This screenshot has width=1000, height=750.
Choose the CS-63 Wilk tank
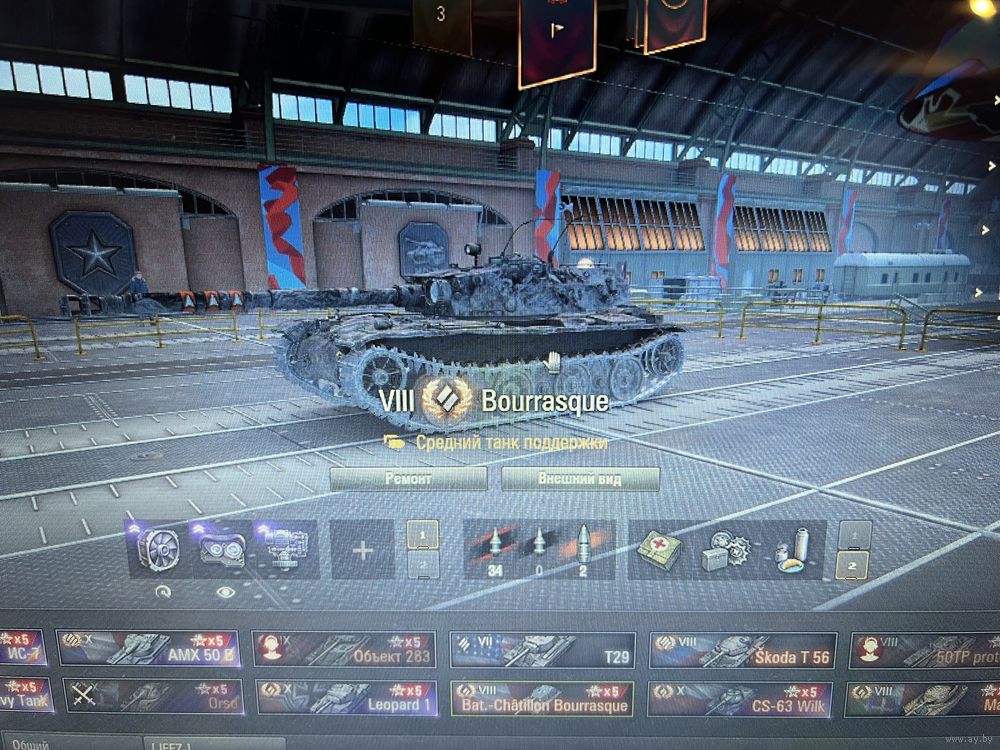tap(741, 699)
